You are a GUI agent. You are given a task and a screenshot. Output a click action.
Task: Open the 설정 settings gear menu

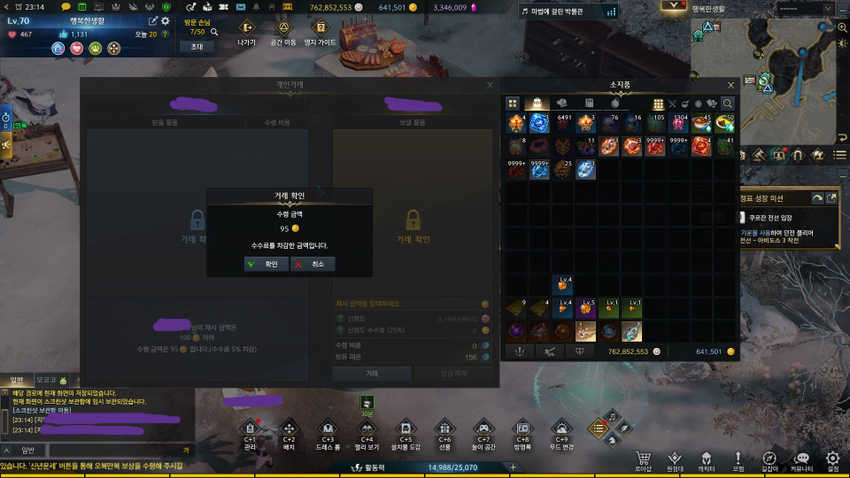[833, 461]
